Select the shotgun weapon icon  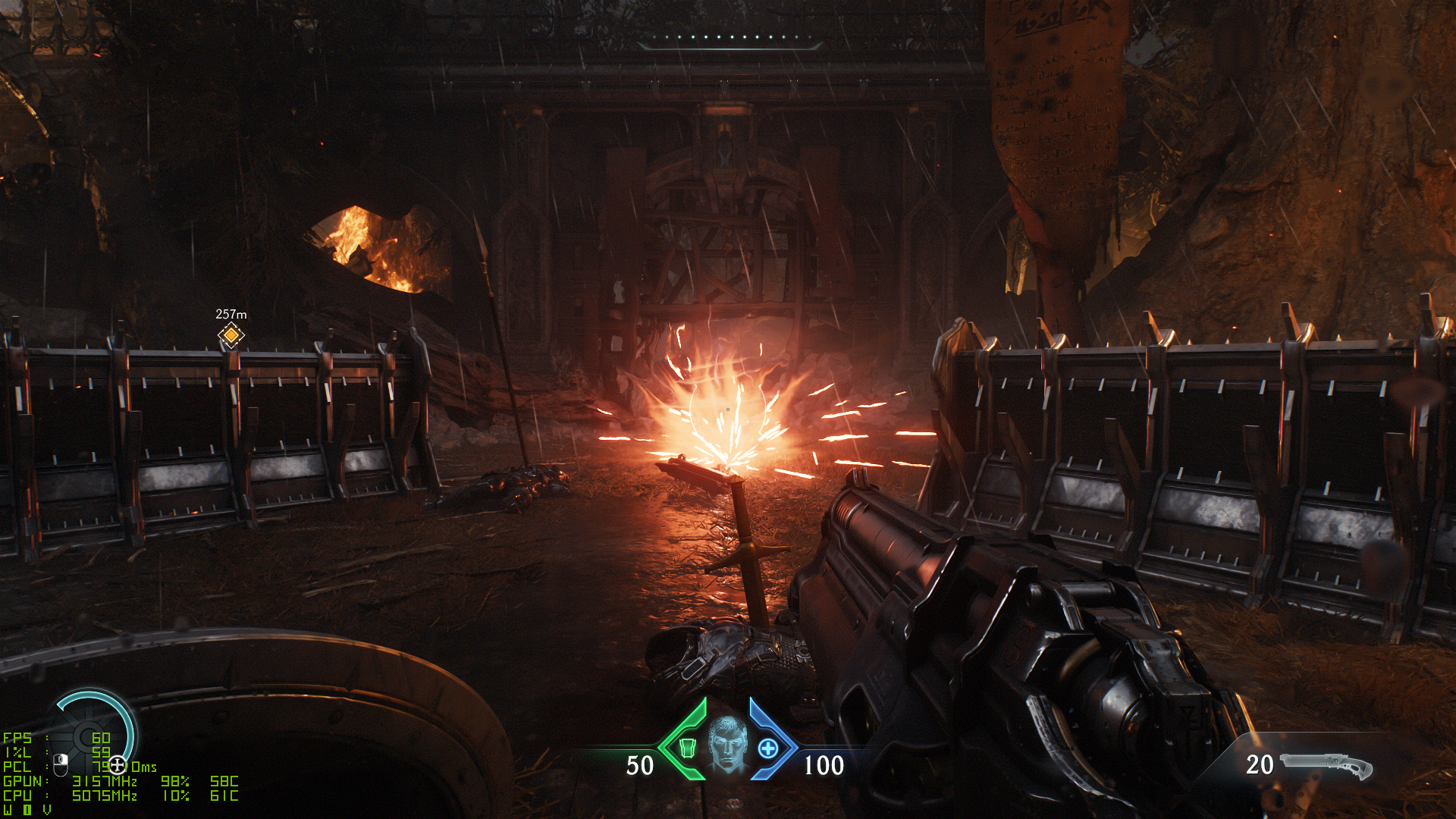click(1326, 765)
